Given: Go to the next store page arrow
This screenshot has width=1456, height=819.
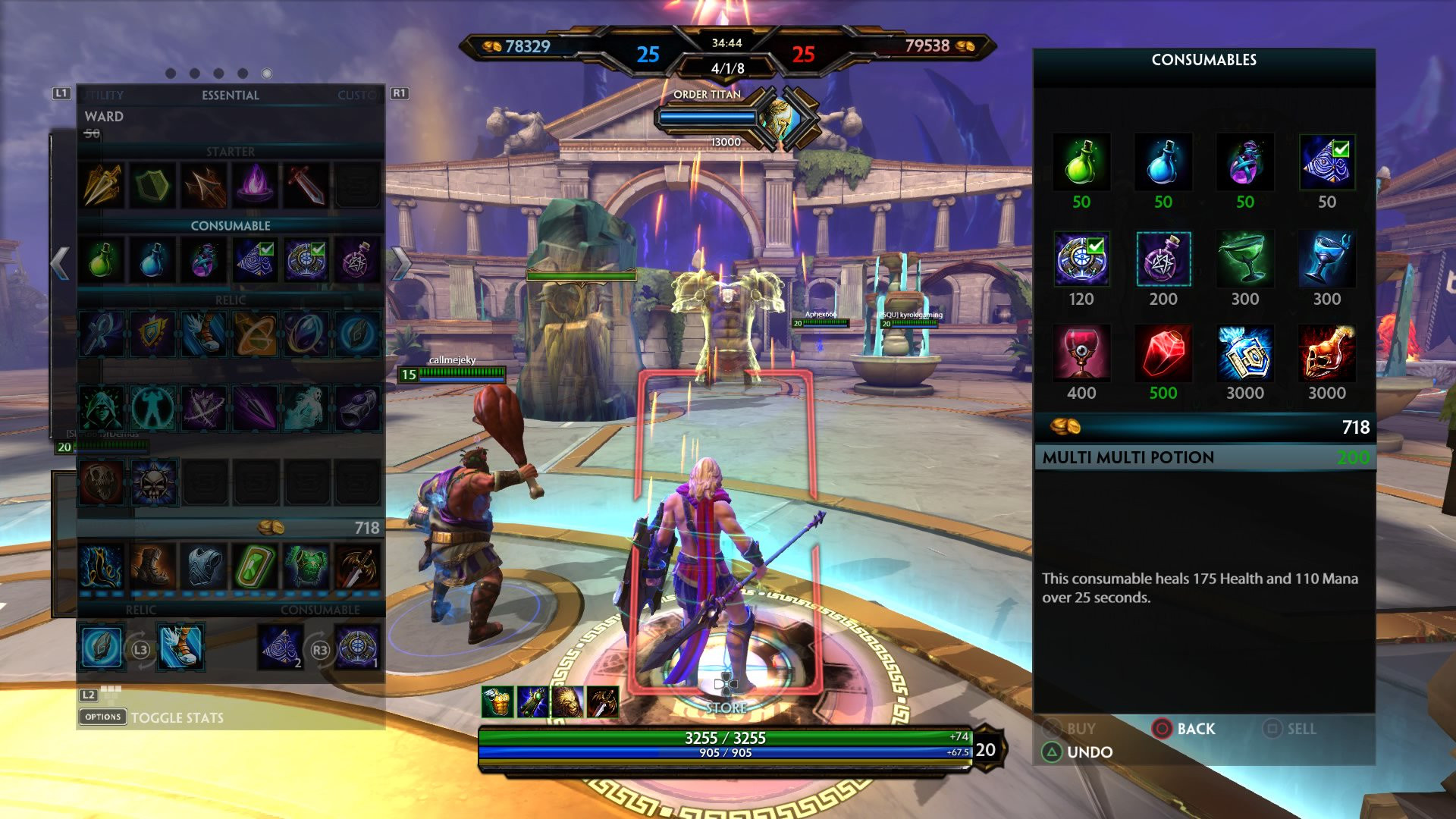Looking at the screenshot, I should [401, 263].
